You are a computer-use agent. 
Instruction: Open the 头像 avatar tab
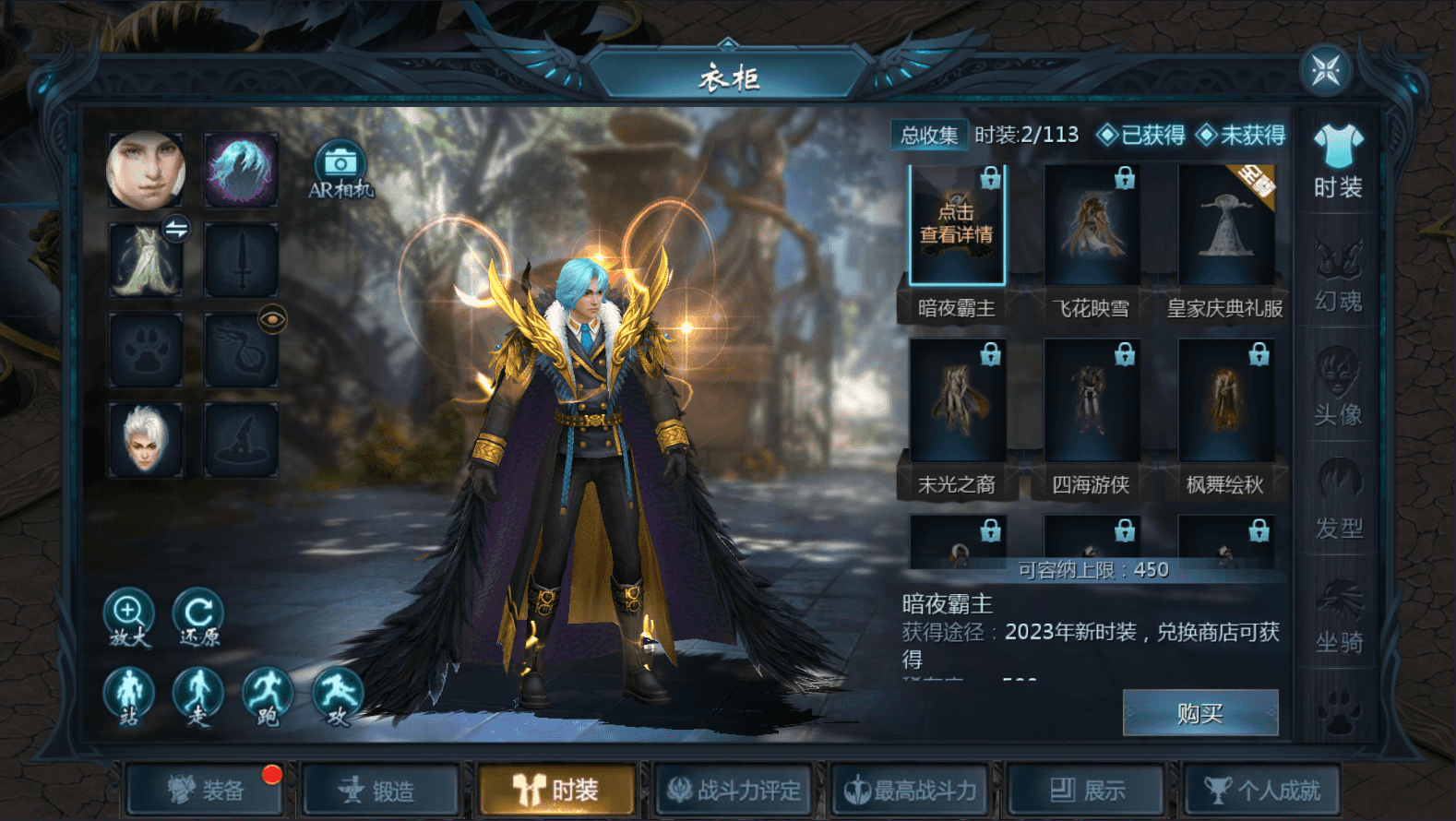1338,389
